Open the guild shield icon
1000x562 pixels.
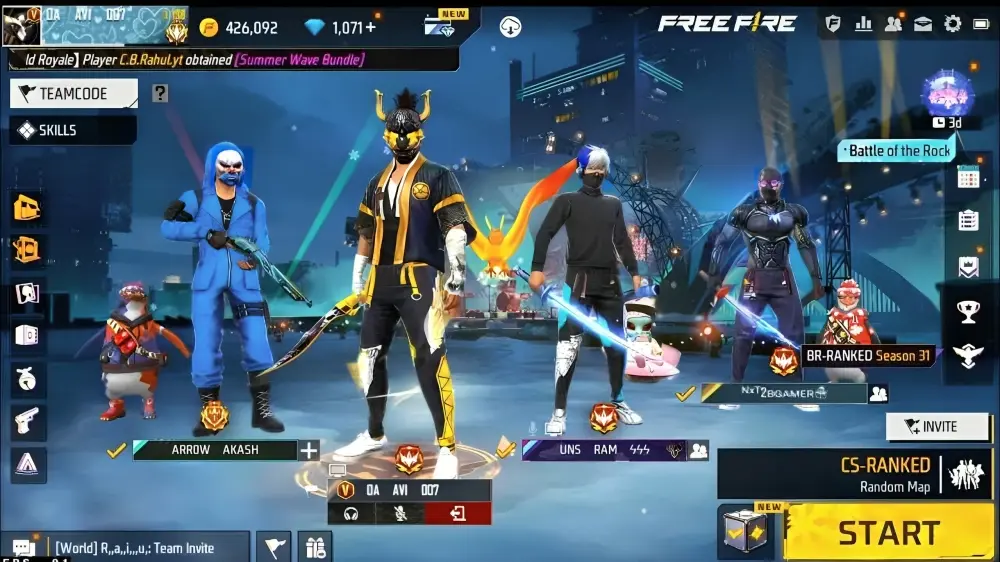pos(833,24)
